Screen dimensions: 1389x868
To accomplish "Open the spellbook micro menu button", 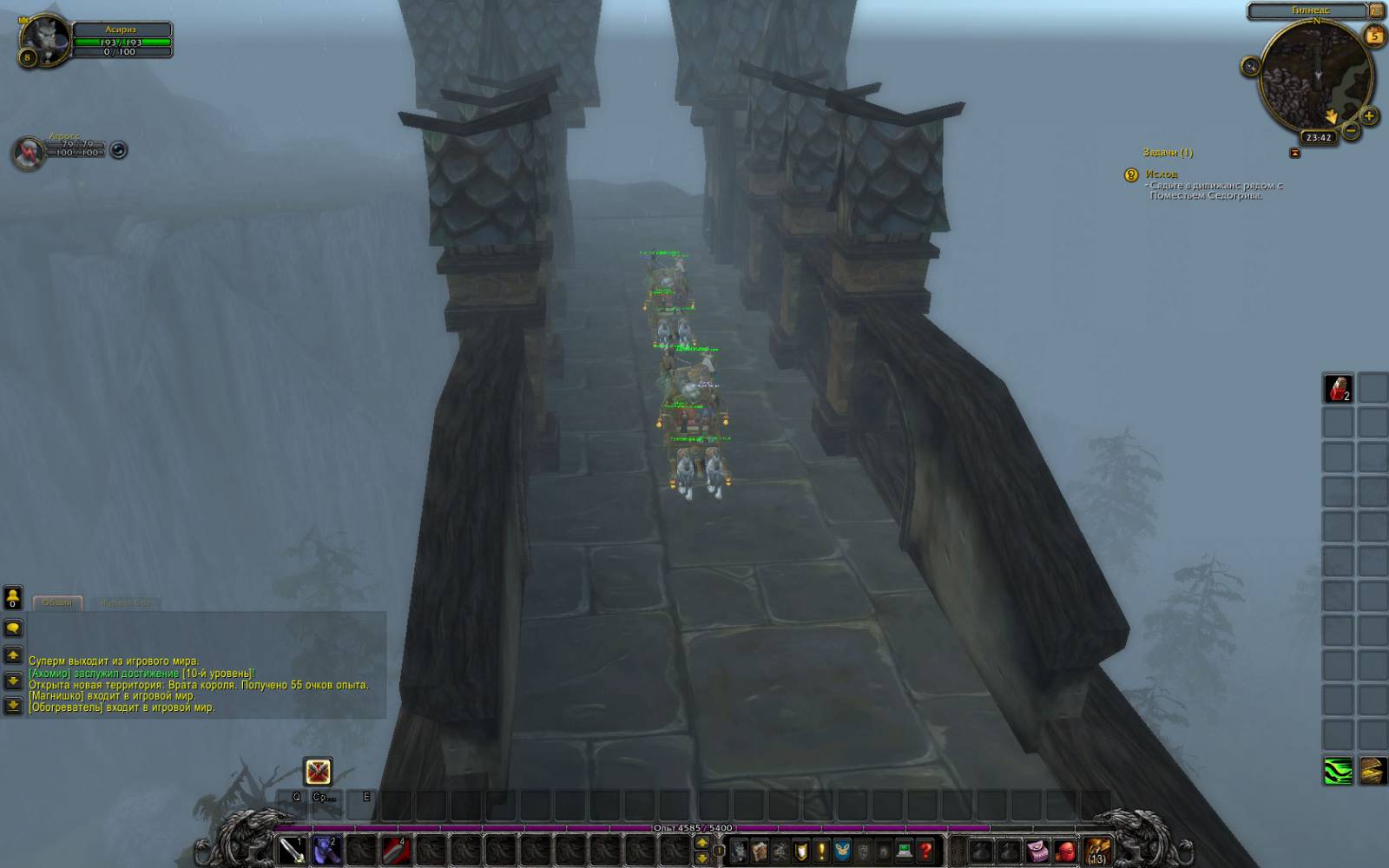I will click(x=759, y=851).
